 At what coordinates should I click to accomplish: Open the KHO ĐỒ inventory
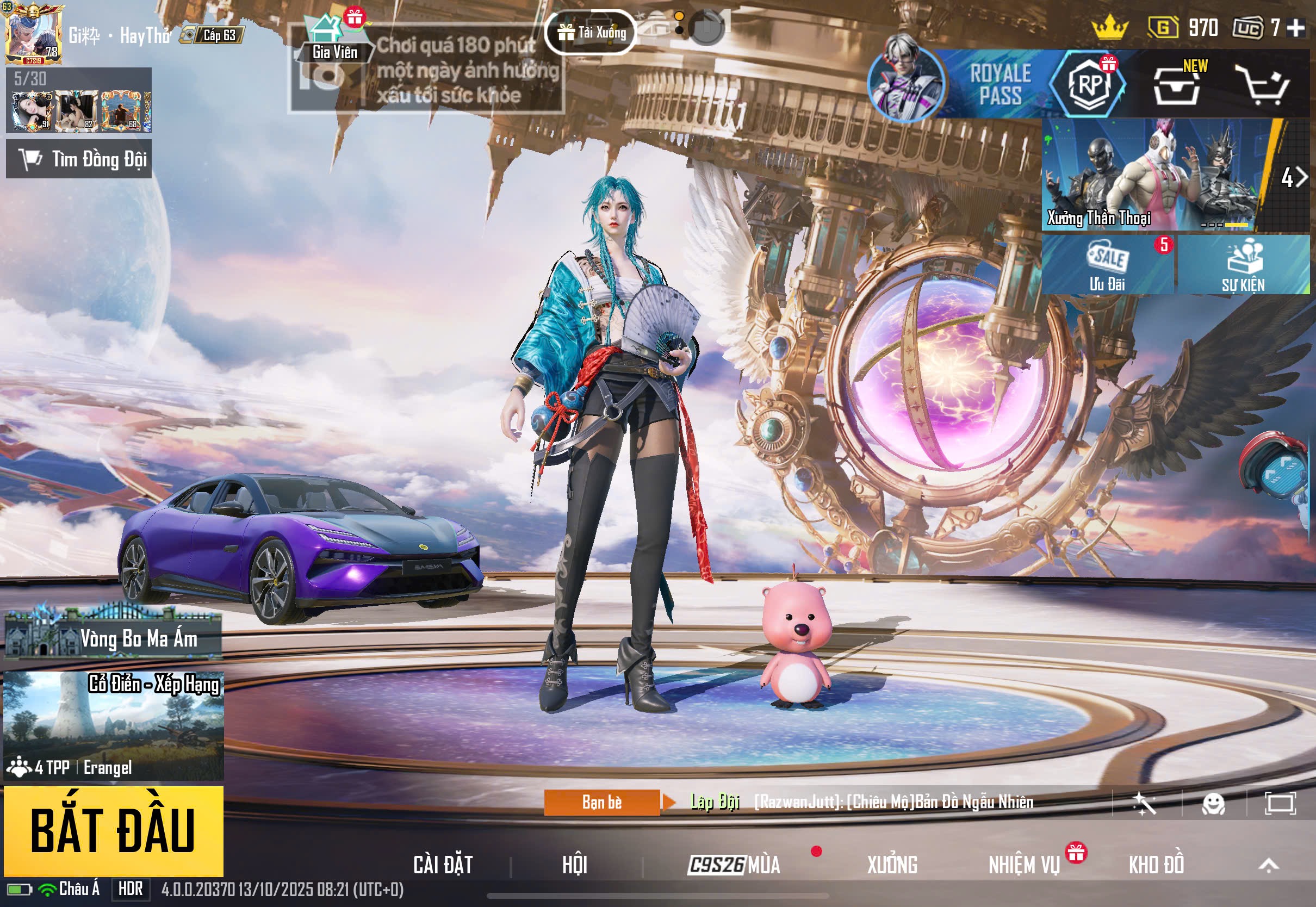(x=1156, y=865)
